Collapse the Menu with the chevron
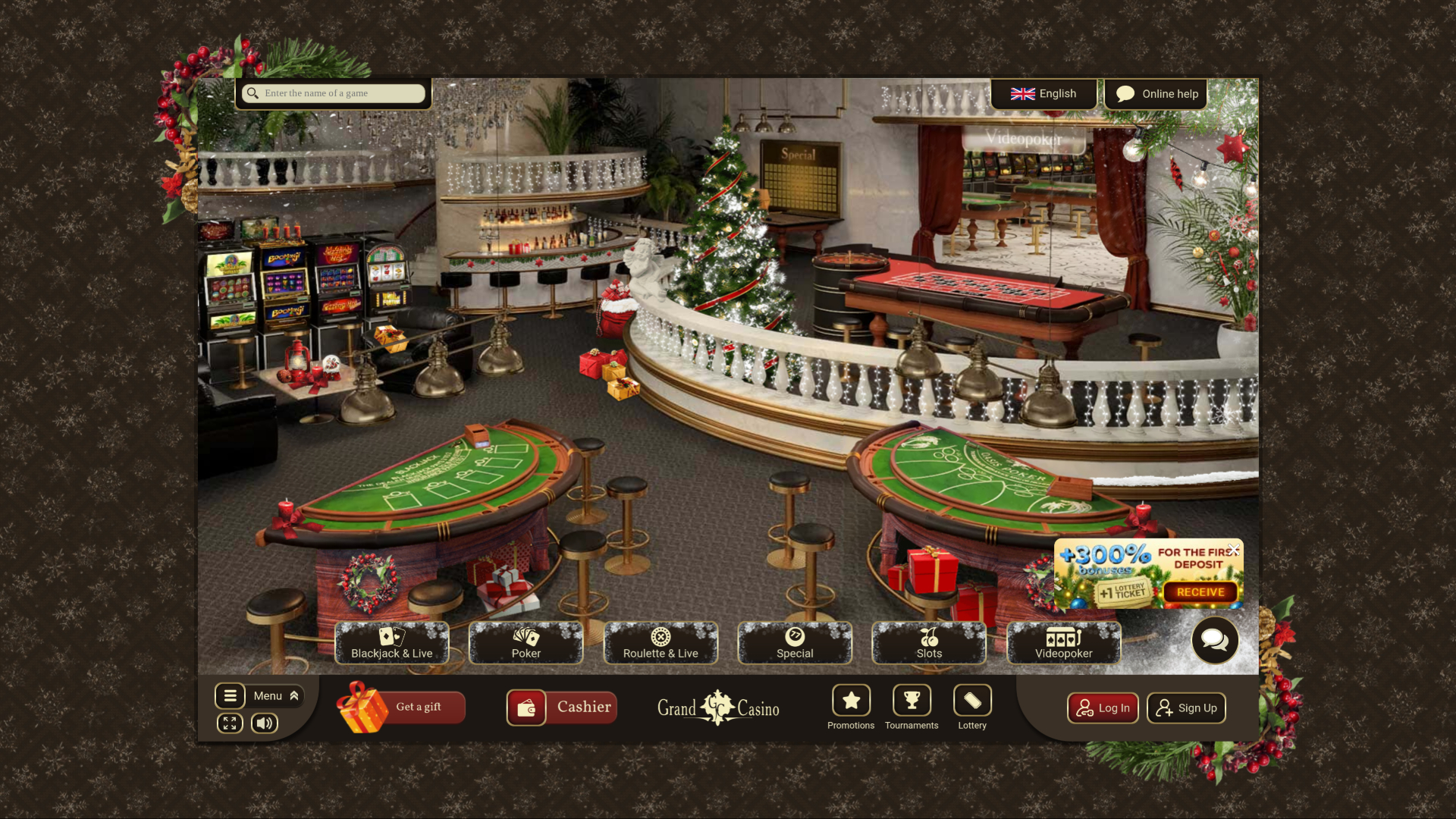The width and height of the screenshot is (1456, 819). (293, 695)
